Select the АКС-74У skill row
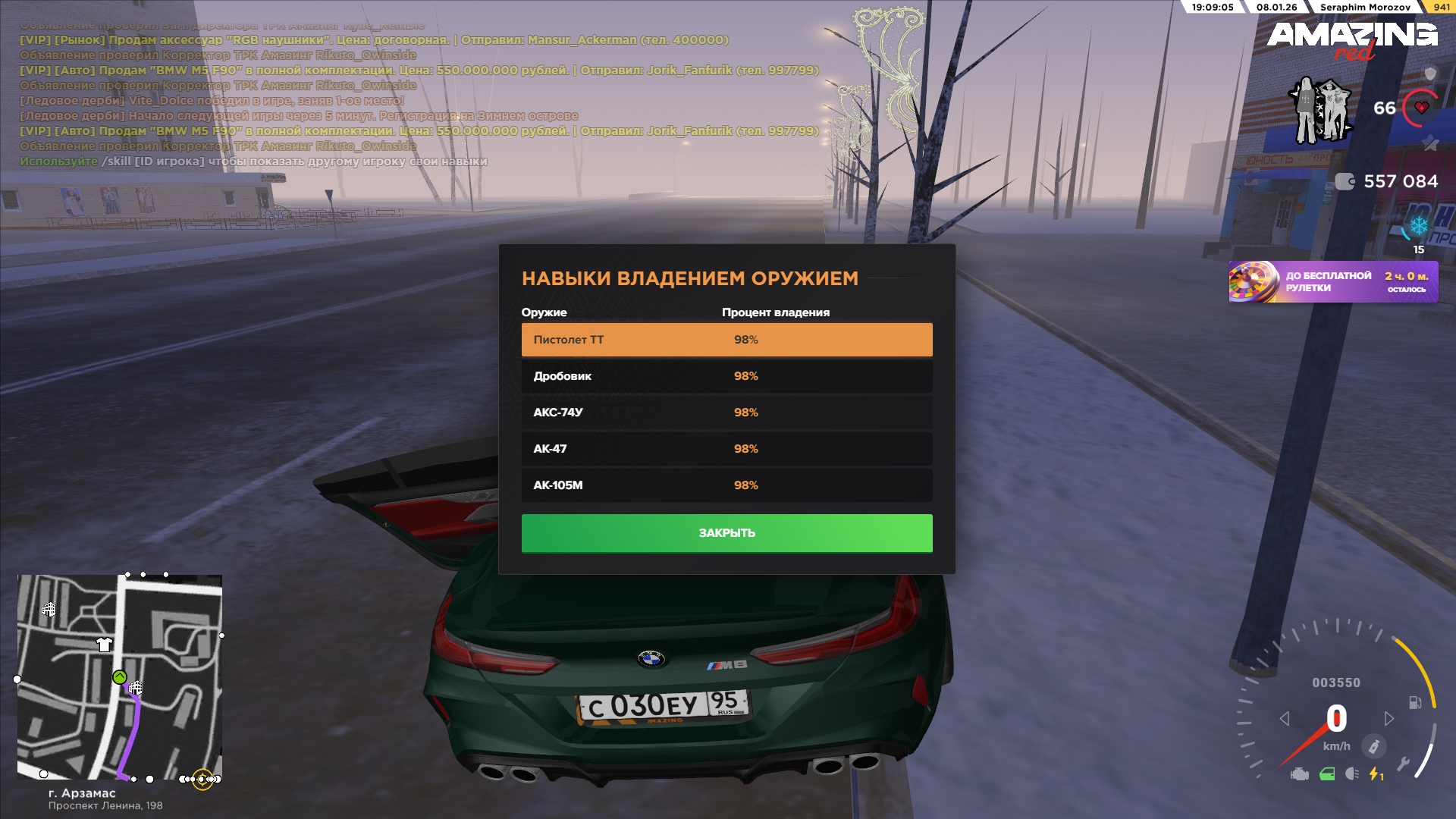The width and height of the screenshot is (1456, 819). pyautogui.click(x=726, y=413)
